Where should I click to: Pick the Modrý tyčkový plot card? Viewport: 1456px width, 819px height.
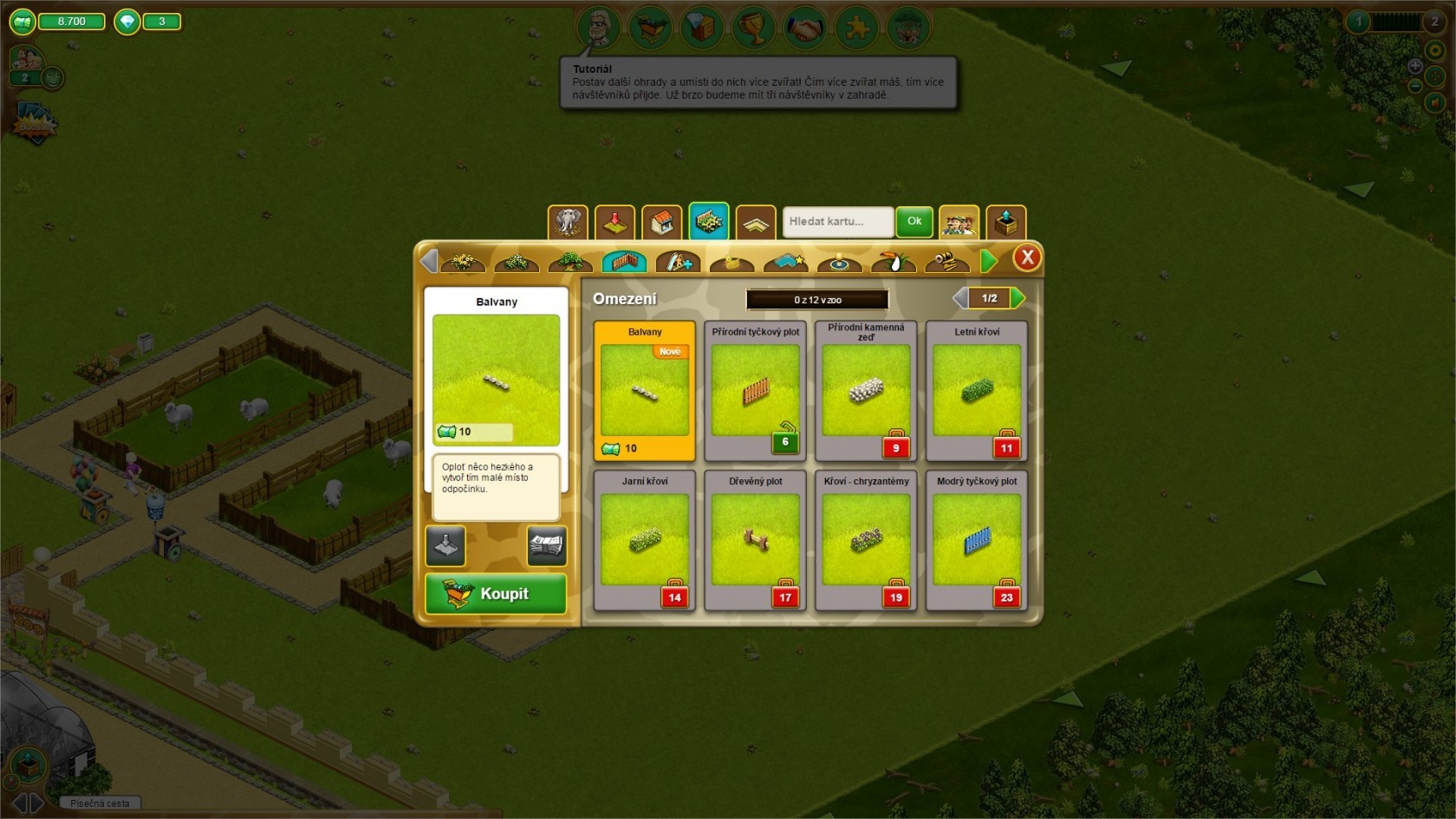(977, 540)
